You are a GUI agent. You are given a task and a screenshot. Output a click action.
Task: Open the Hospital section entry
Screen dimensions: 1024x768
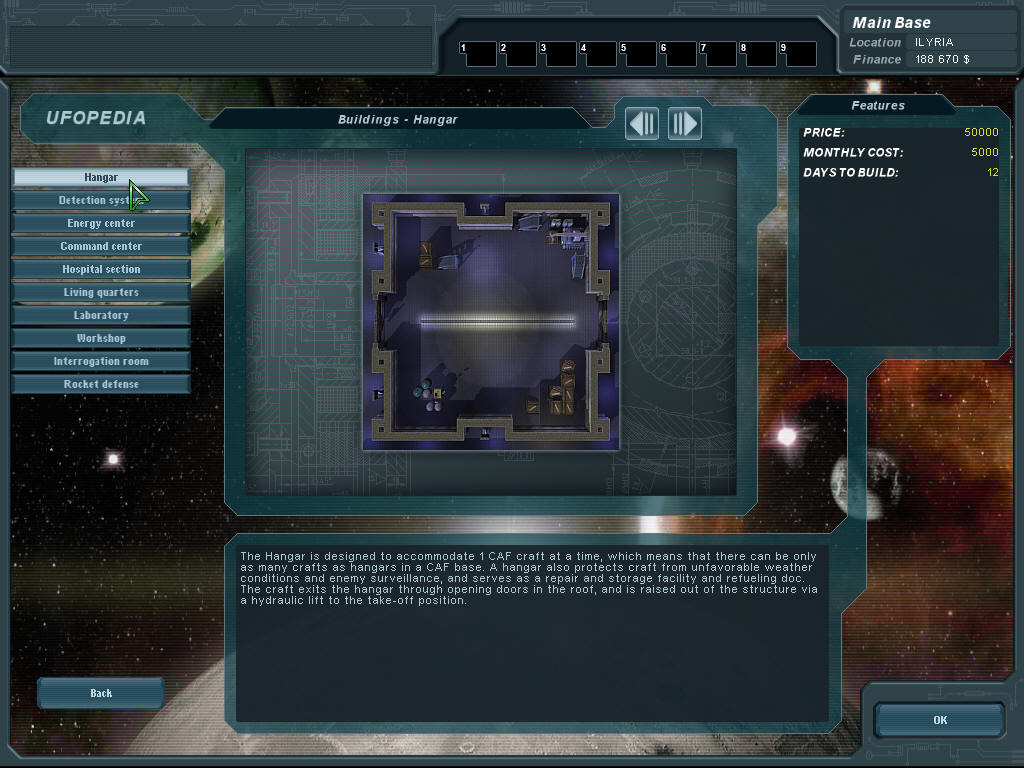click(100, 269)
